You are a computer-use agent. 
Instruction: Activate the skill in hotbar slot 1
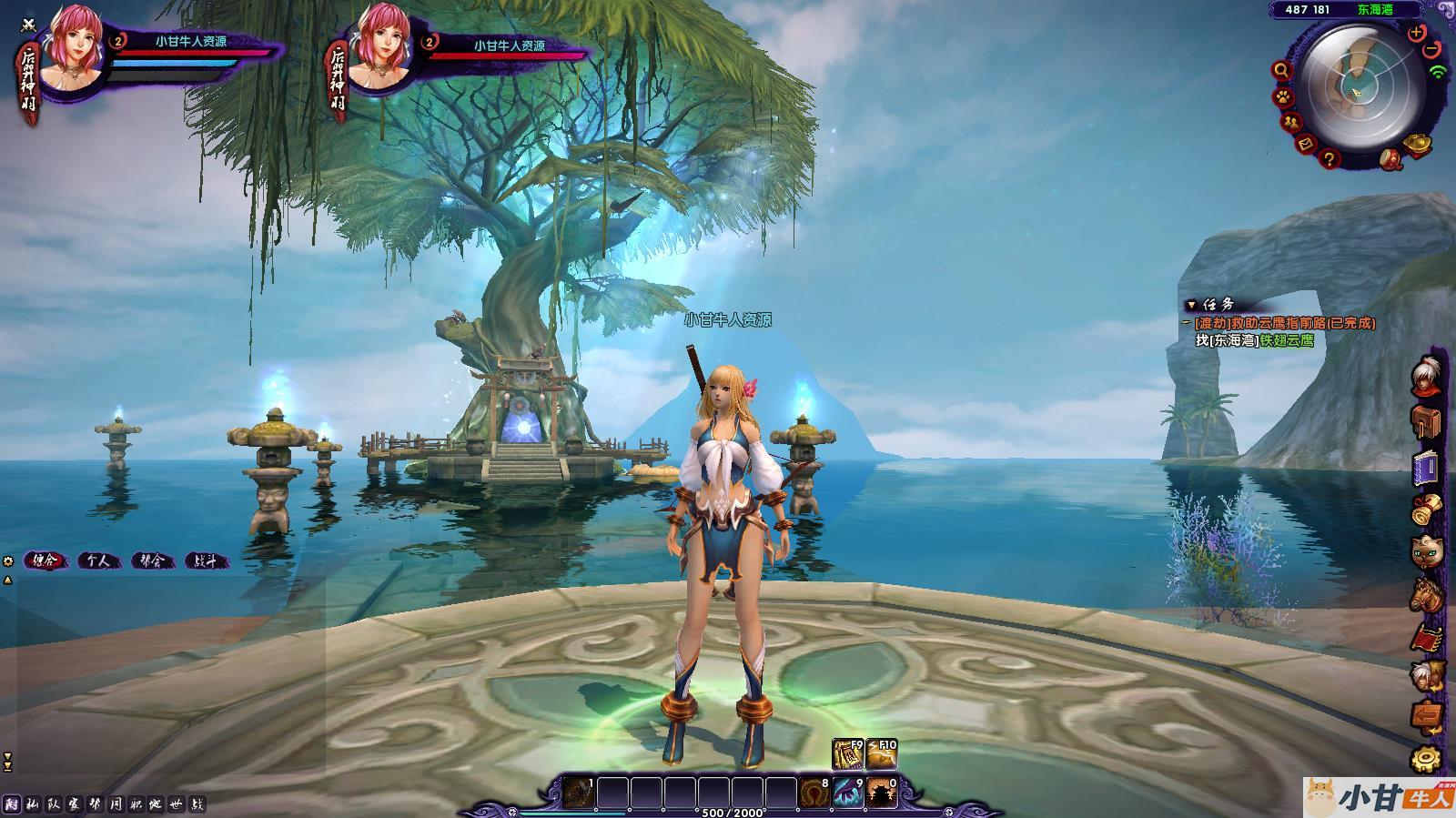coord(578,793)
